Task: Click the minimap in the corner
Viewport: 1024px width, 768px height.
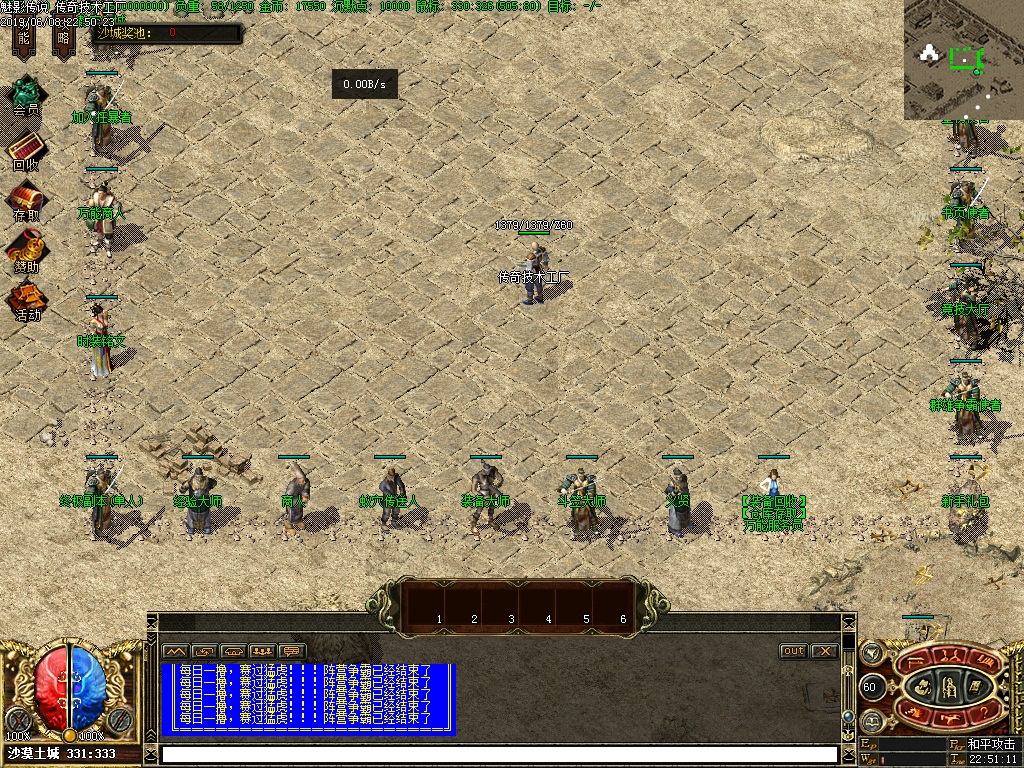Action: (x=964, y=60)
